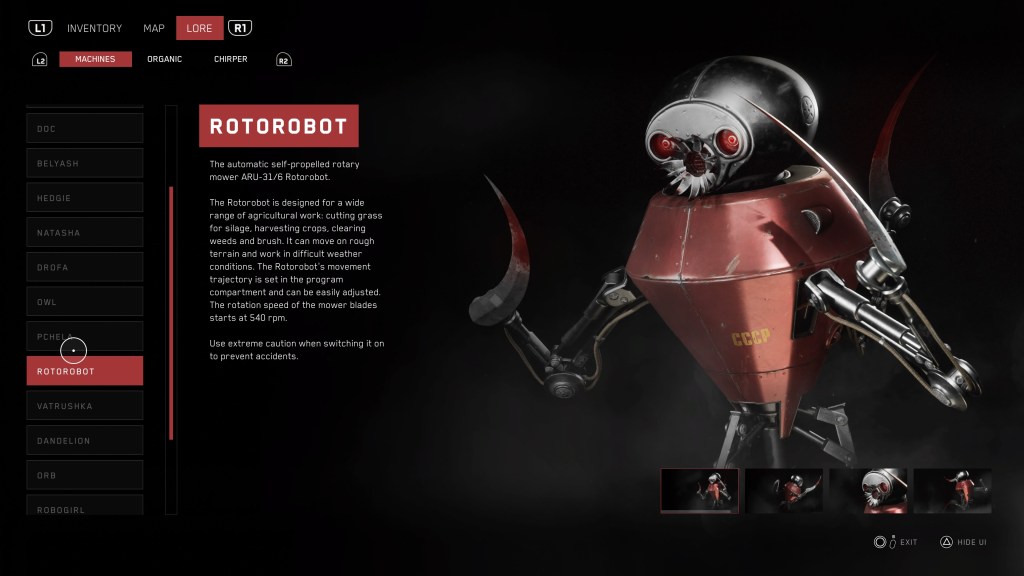Click the Owl entry
The image size is (1024, 576).
84,301
